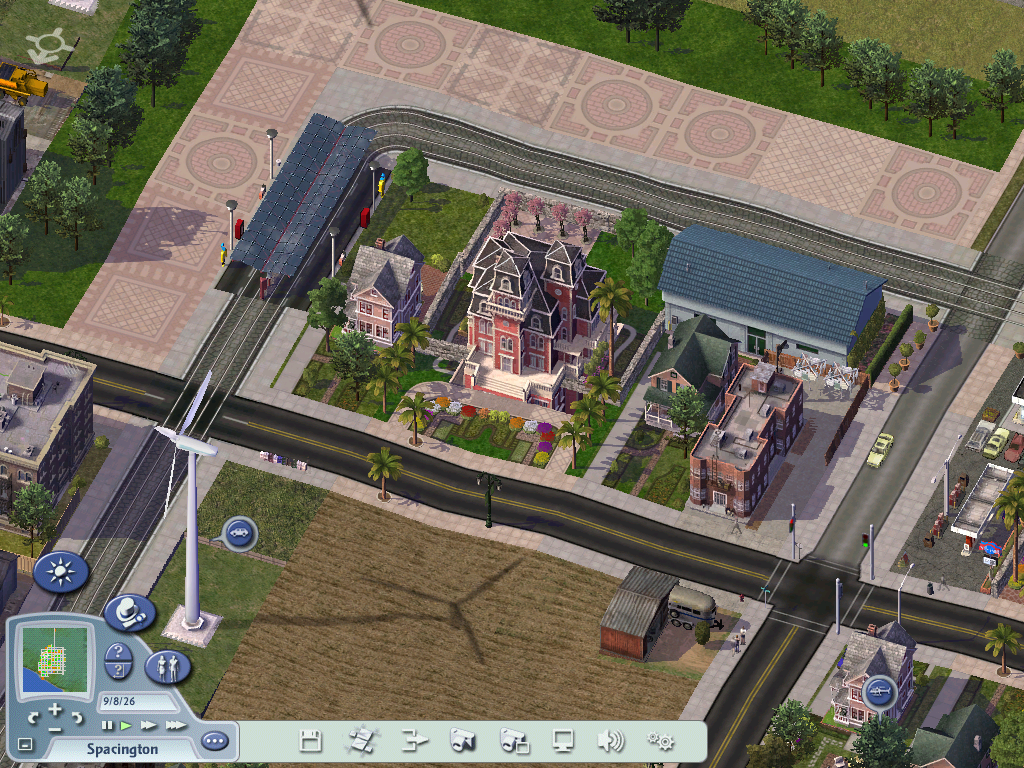Zoom in with the plus button
The width and height of the screenshot is (1024, 768).
tap(56, 710)
